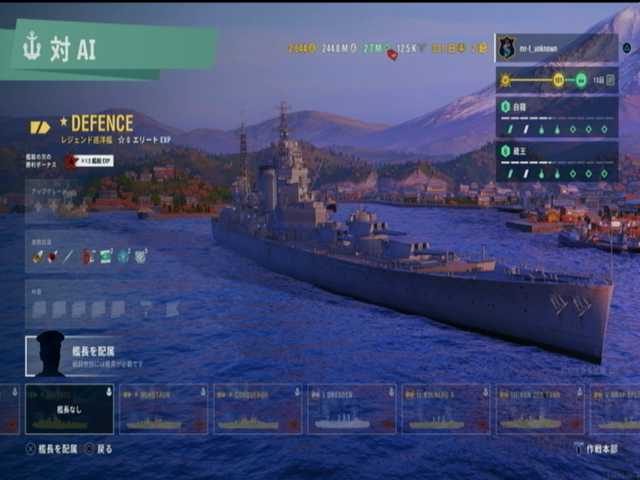Viewport: 640px width, 480px height.
Task: Open the campaign progress bar with sun icon
Action: 555,80
